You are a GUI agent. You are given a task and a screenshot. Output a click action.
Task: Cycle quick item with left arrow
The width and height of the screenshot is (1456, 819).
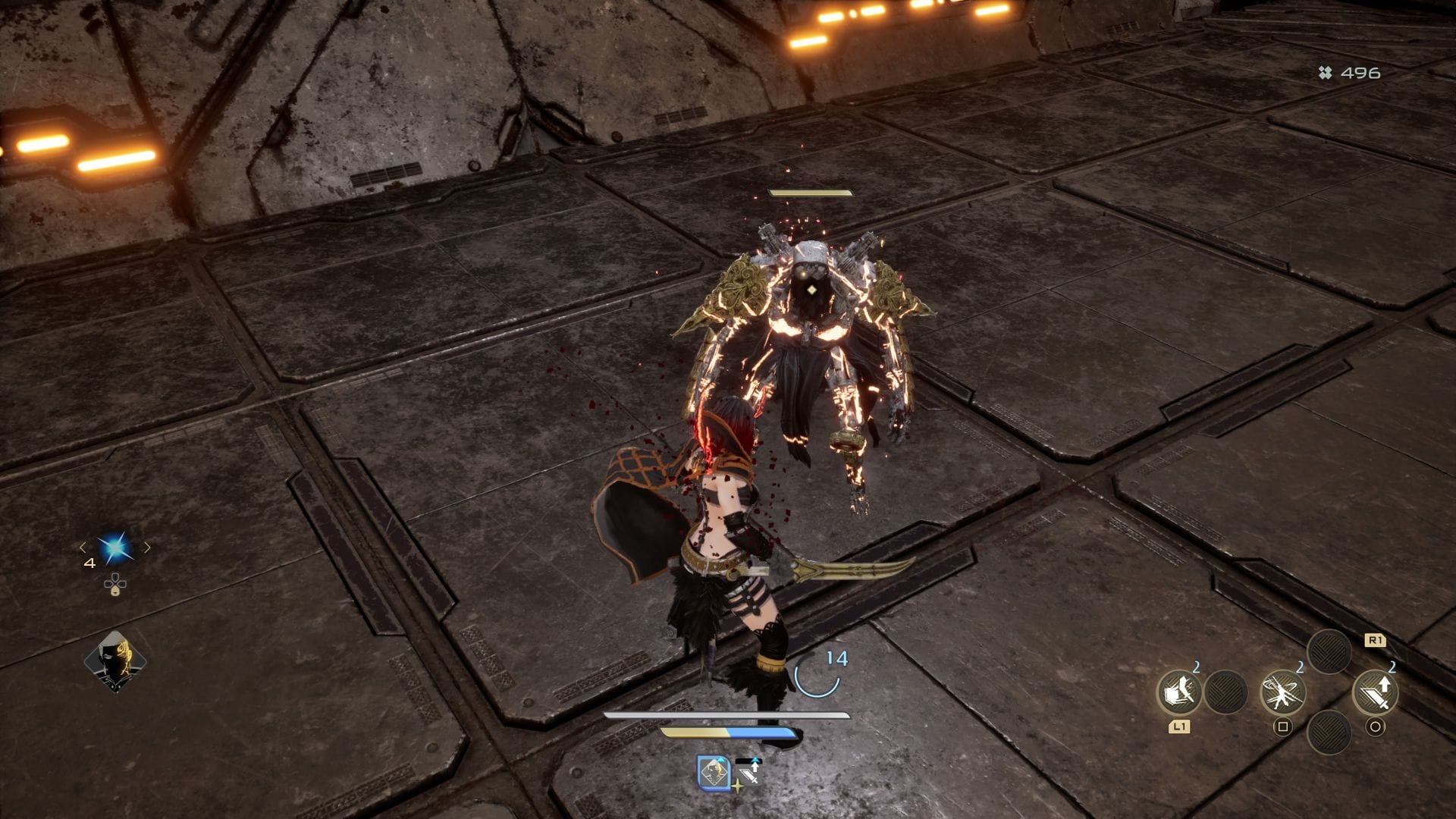coord(83,547)
